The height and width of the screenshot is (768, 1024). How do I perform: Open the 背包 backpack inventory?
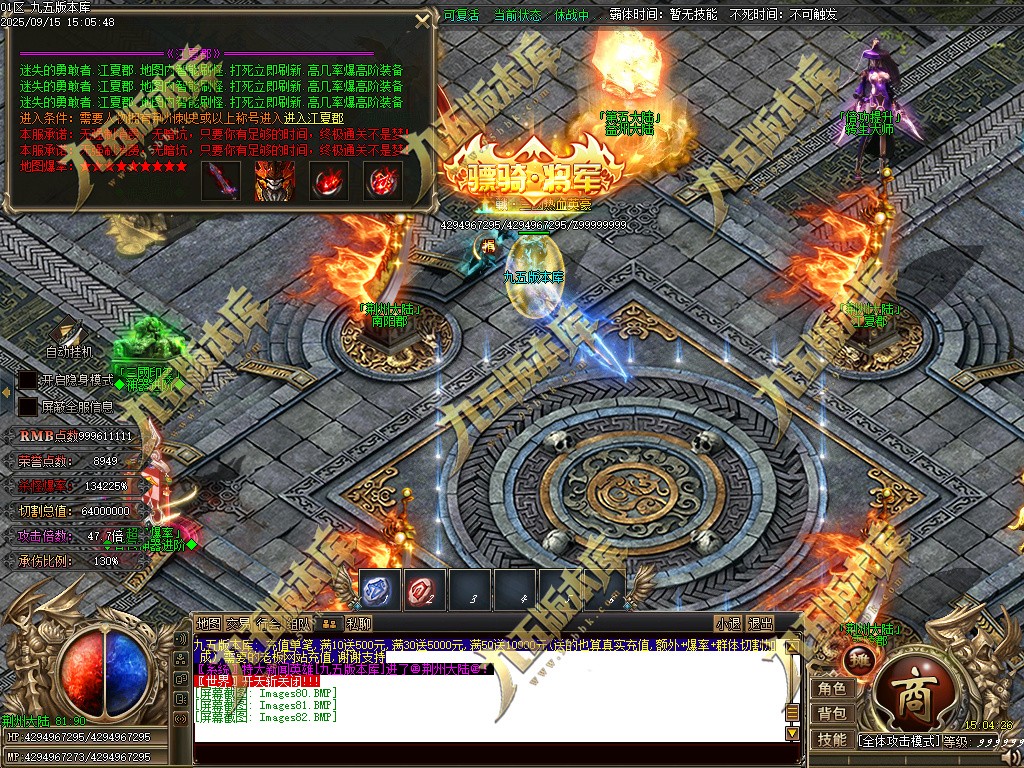pos(832,714)
